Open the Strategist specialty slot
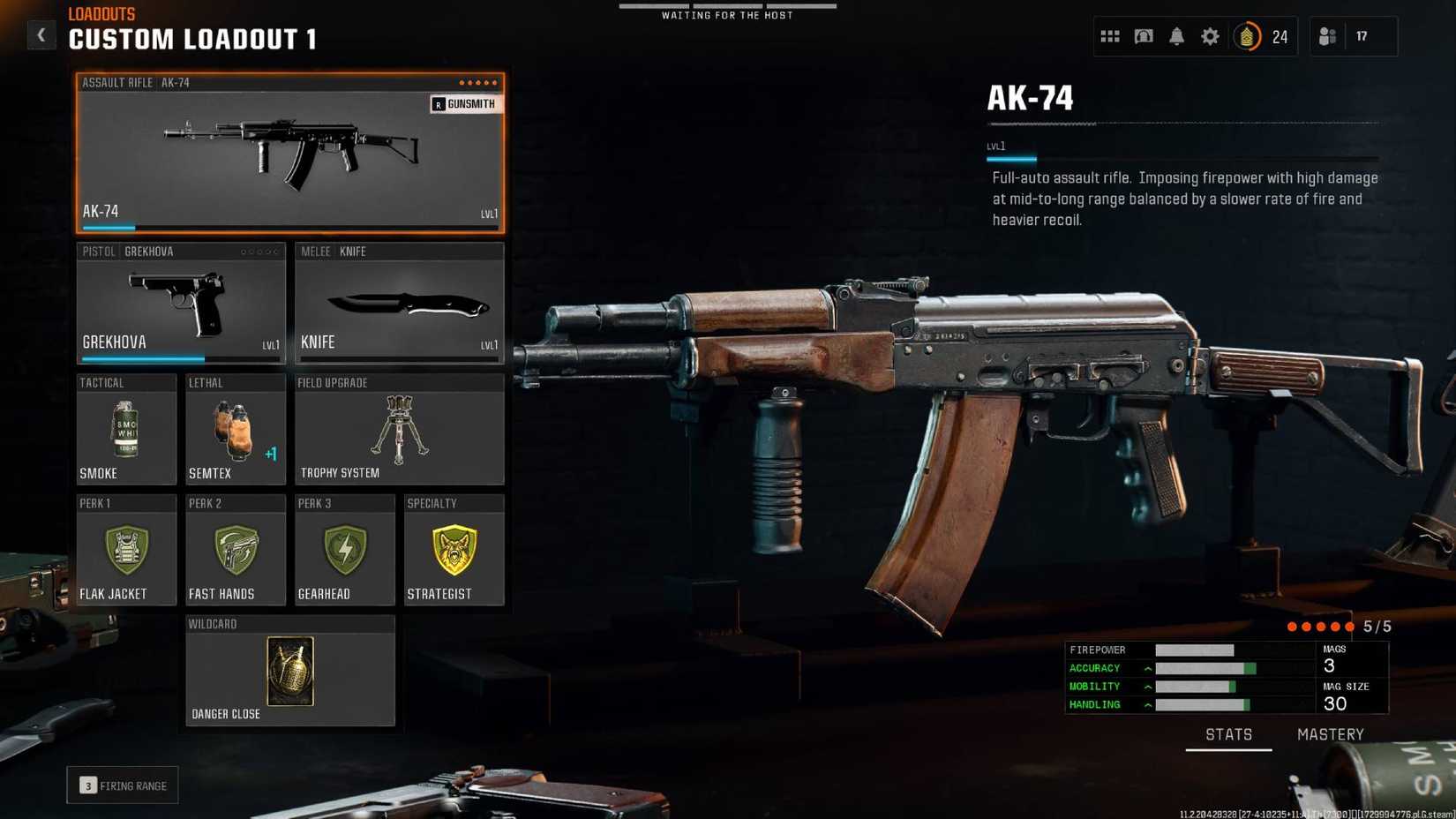The width and height of the screenshot is (1456, 819). (x=454, y=551)
